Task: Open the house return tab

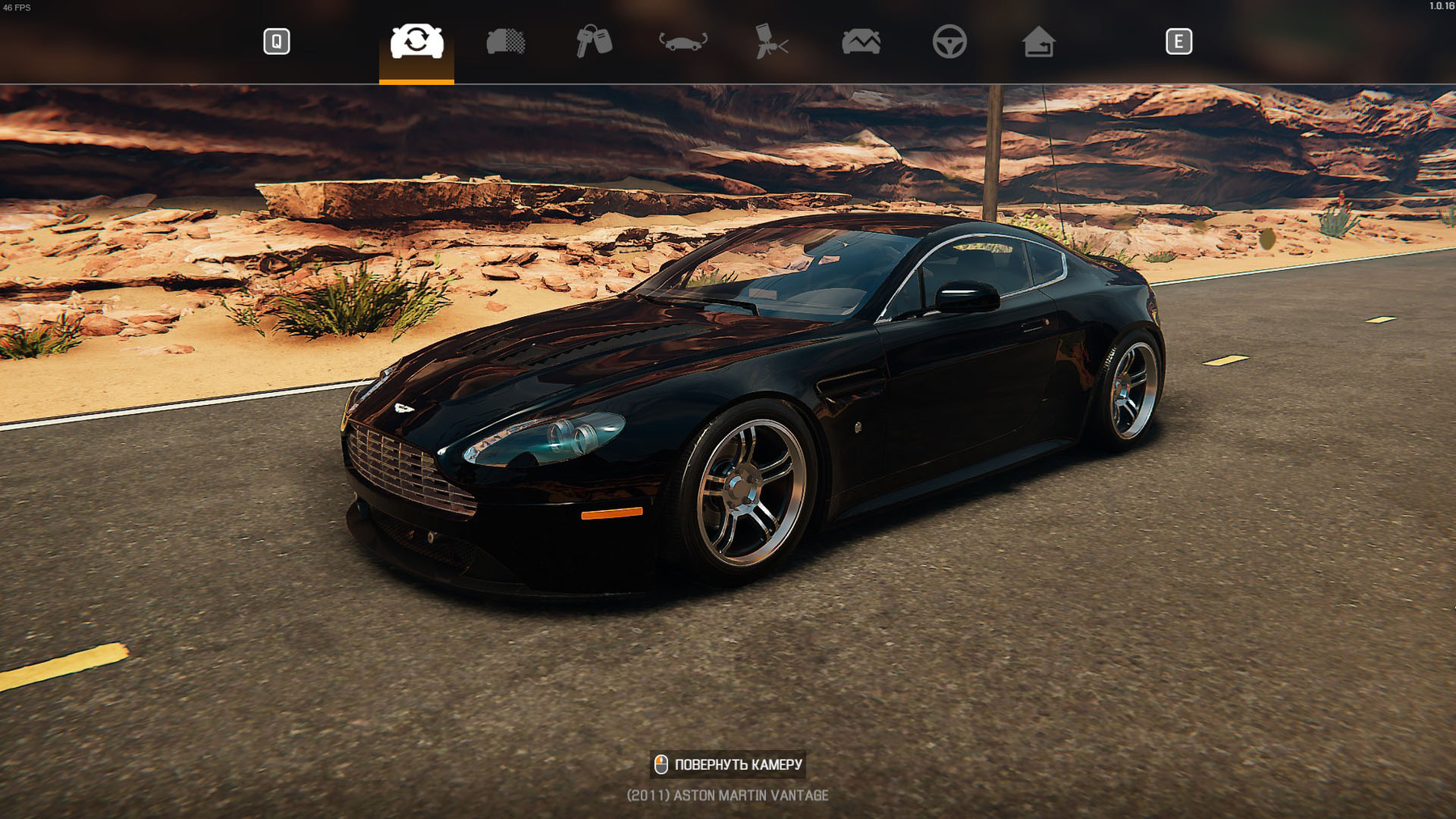Action: (1038, 41)
